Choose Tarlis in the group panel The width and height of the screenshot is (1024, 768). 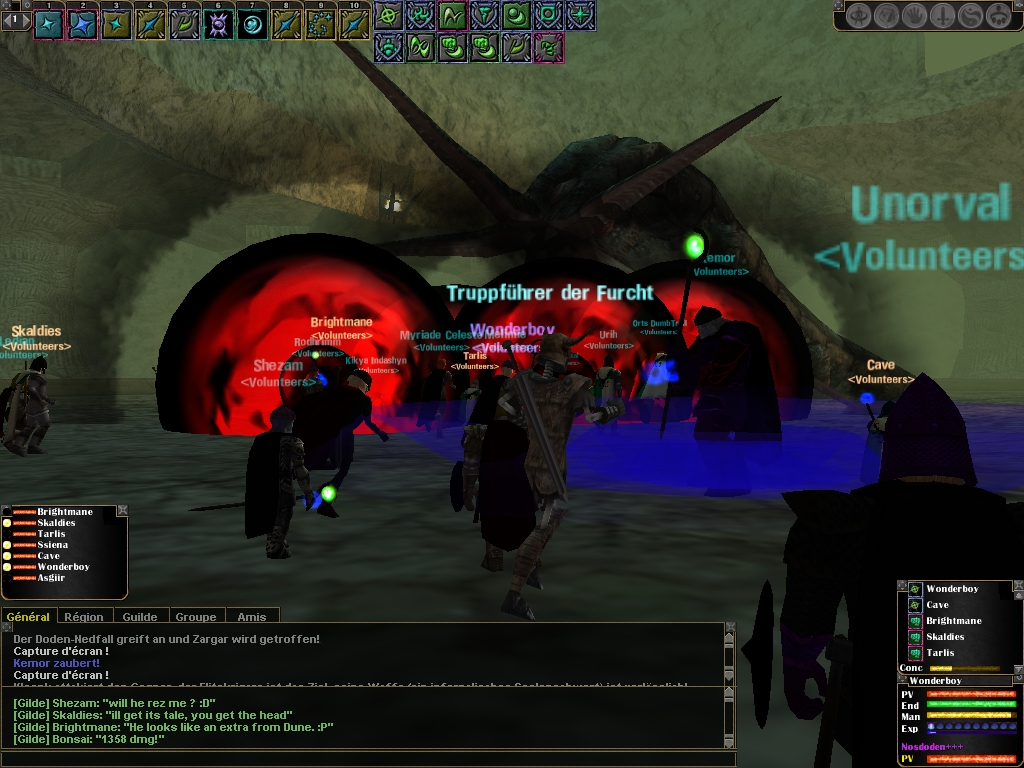click(939, 653)
